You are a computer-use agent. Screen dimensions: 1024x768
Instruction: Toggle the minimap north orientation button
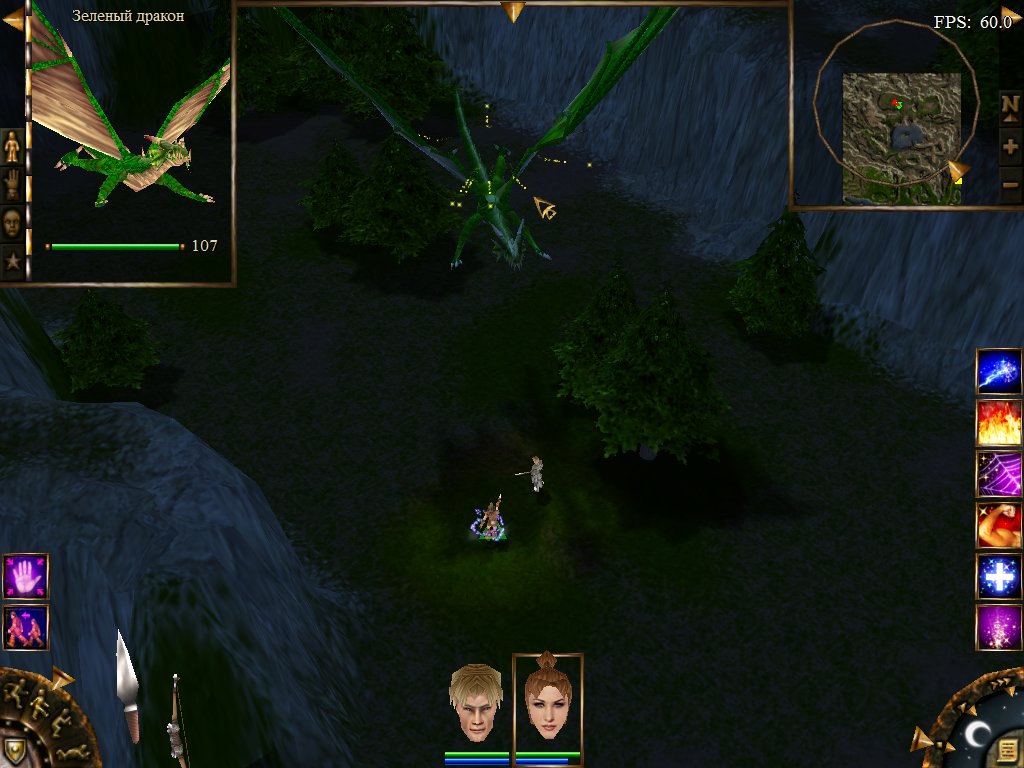(x=1010, y=104)
